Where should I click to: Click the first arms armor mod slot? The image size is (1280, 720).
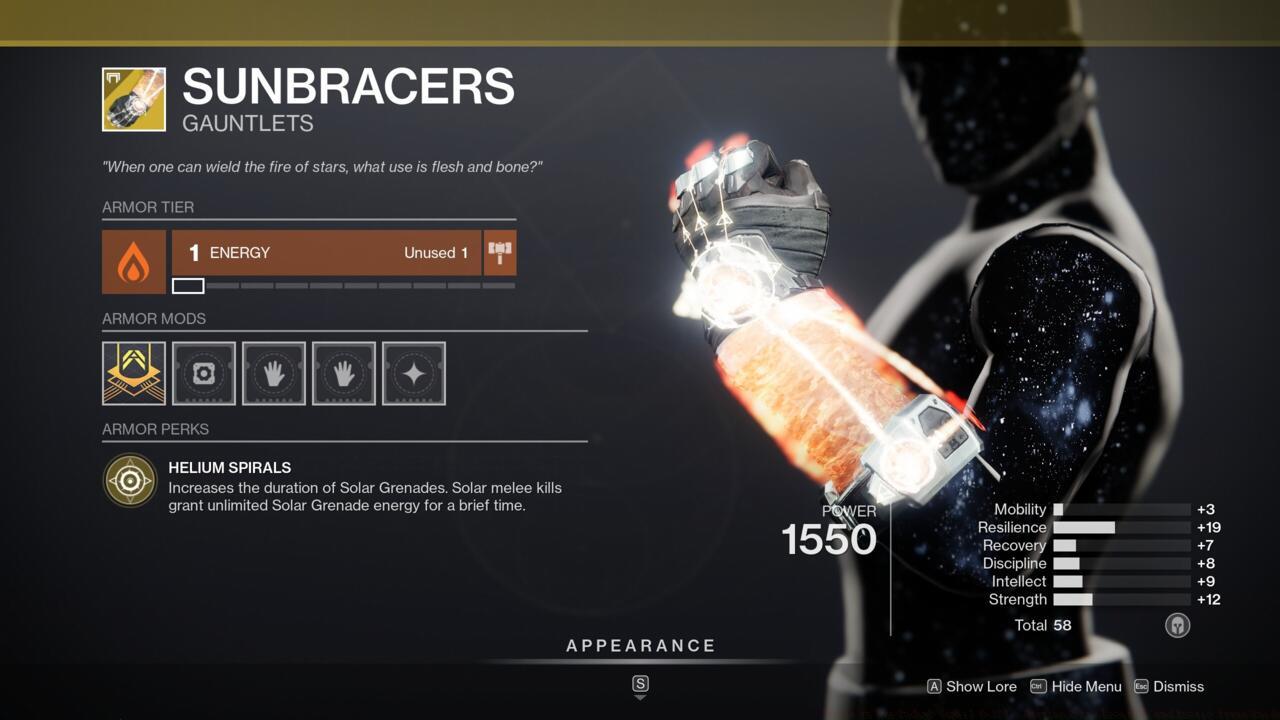(273, 373)
